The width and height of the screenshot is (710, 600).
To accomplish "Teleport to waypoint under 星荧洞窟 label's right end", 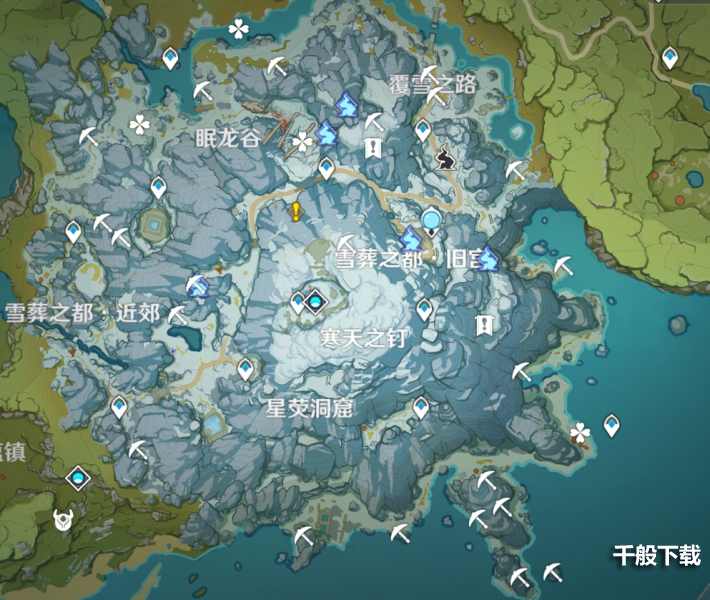I will [x=421, y=407].
